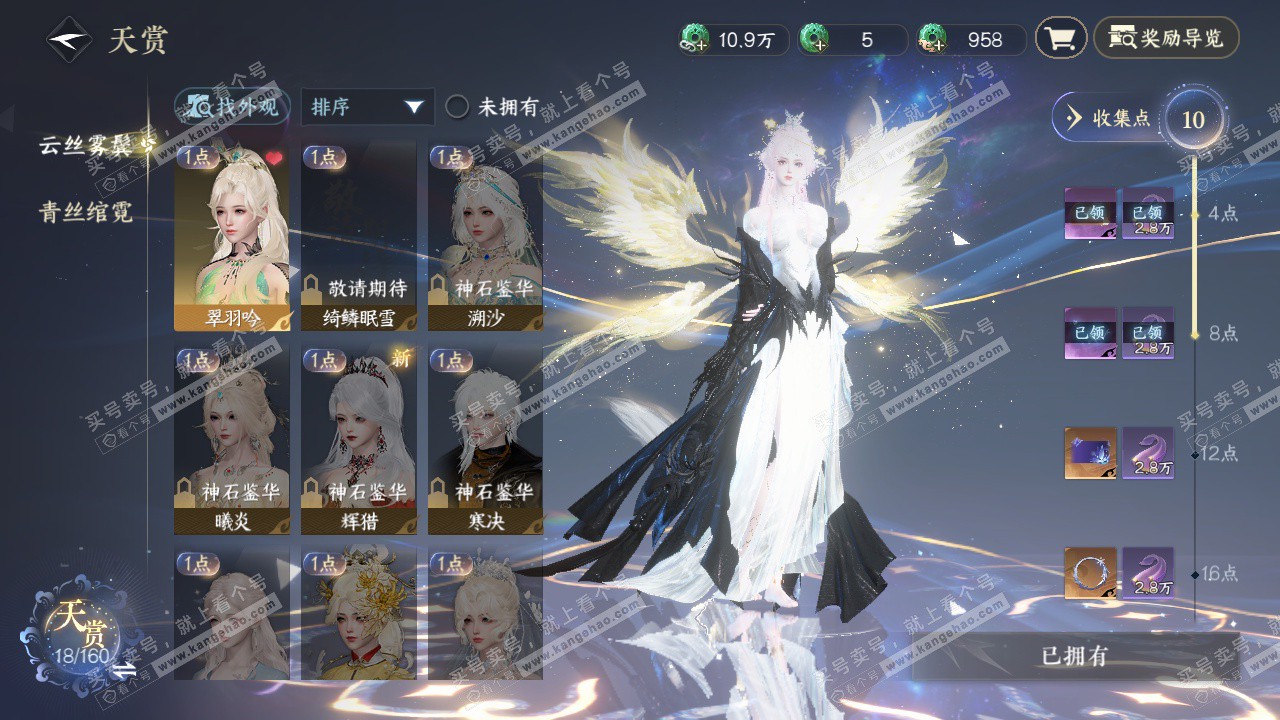Image resolution: width=1280 pixels, height=720 pixels.
Task: Select the 辉措 hairstyle marked new
Action: point(358,440)
